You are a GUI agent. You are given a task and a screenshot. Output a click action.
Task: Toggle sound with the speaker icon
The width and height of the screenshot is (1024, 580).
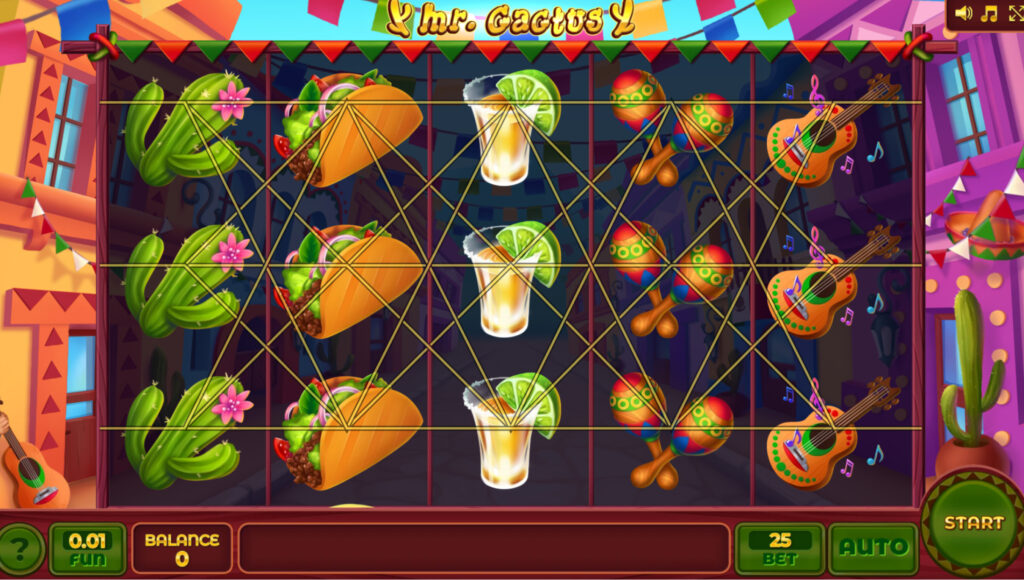(963, 13)
